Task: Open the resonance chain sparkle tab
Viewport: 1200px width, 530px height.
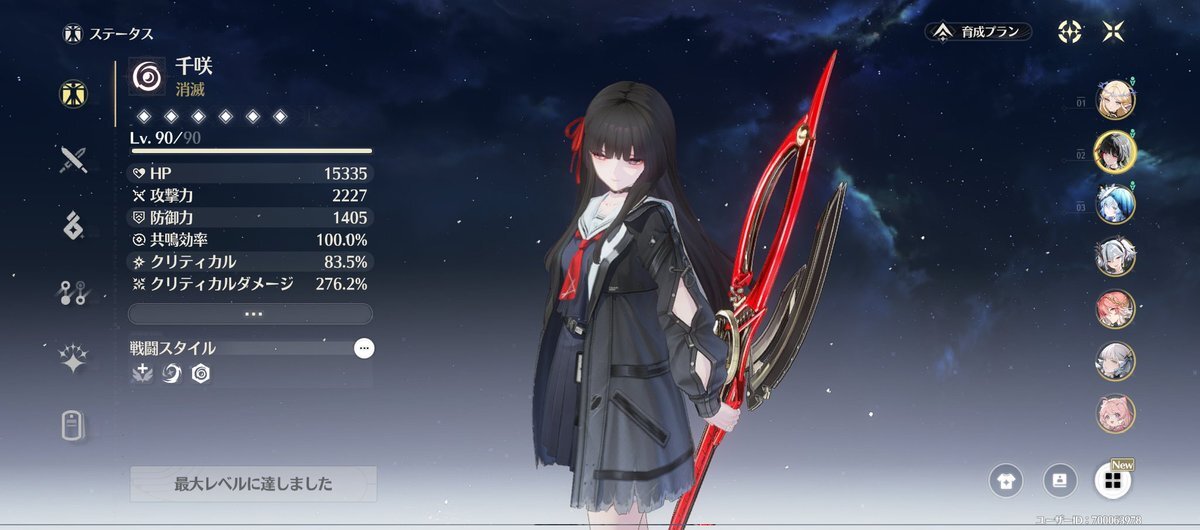Action: 74,360
